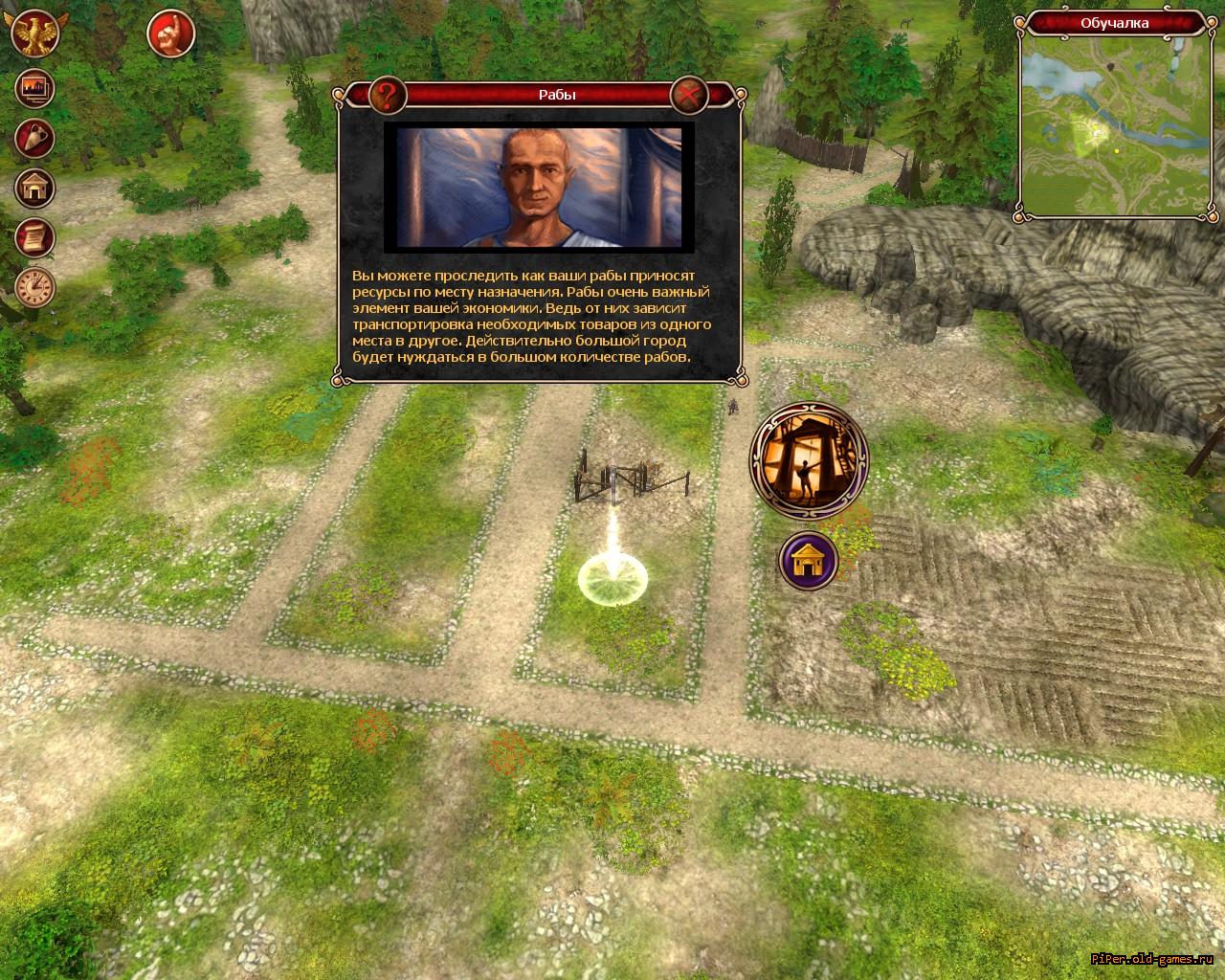Click the purple golden house button
1225x980 pixels.
(x=809, y=561)
